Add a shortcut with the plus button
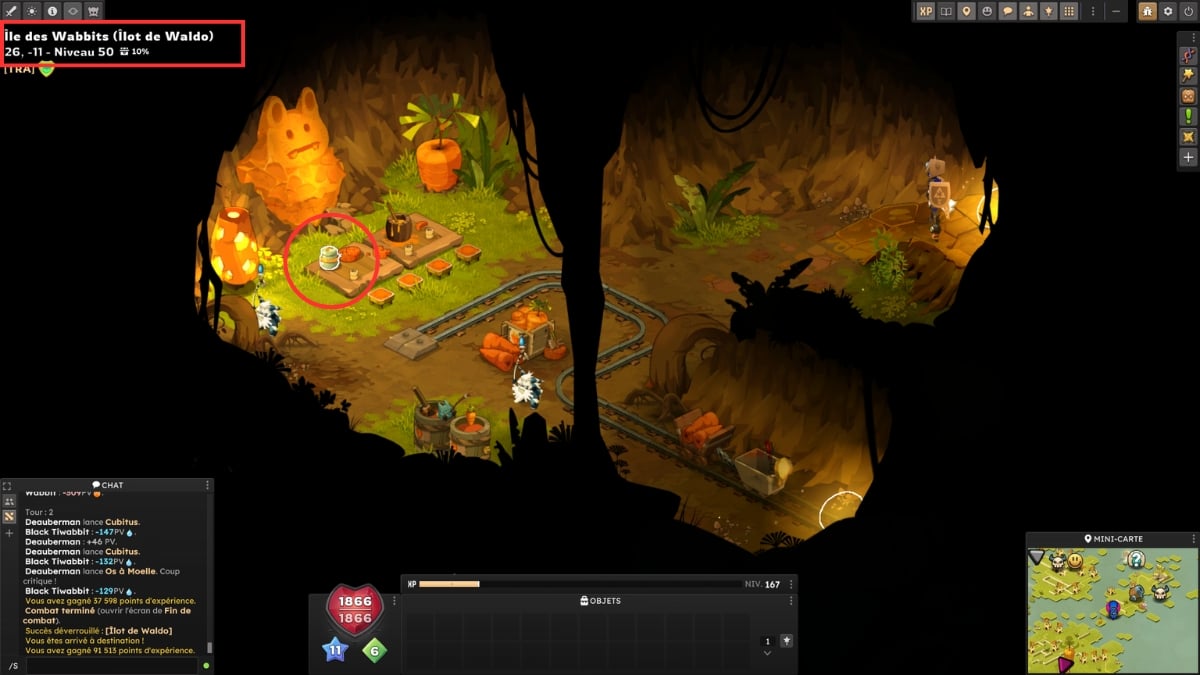Image resolution: width=1200 pixels, height=675 pixels. click(x=1189, y=157)
